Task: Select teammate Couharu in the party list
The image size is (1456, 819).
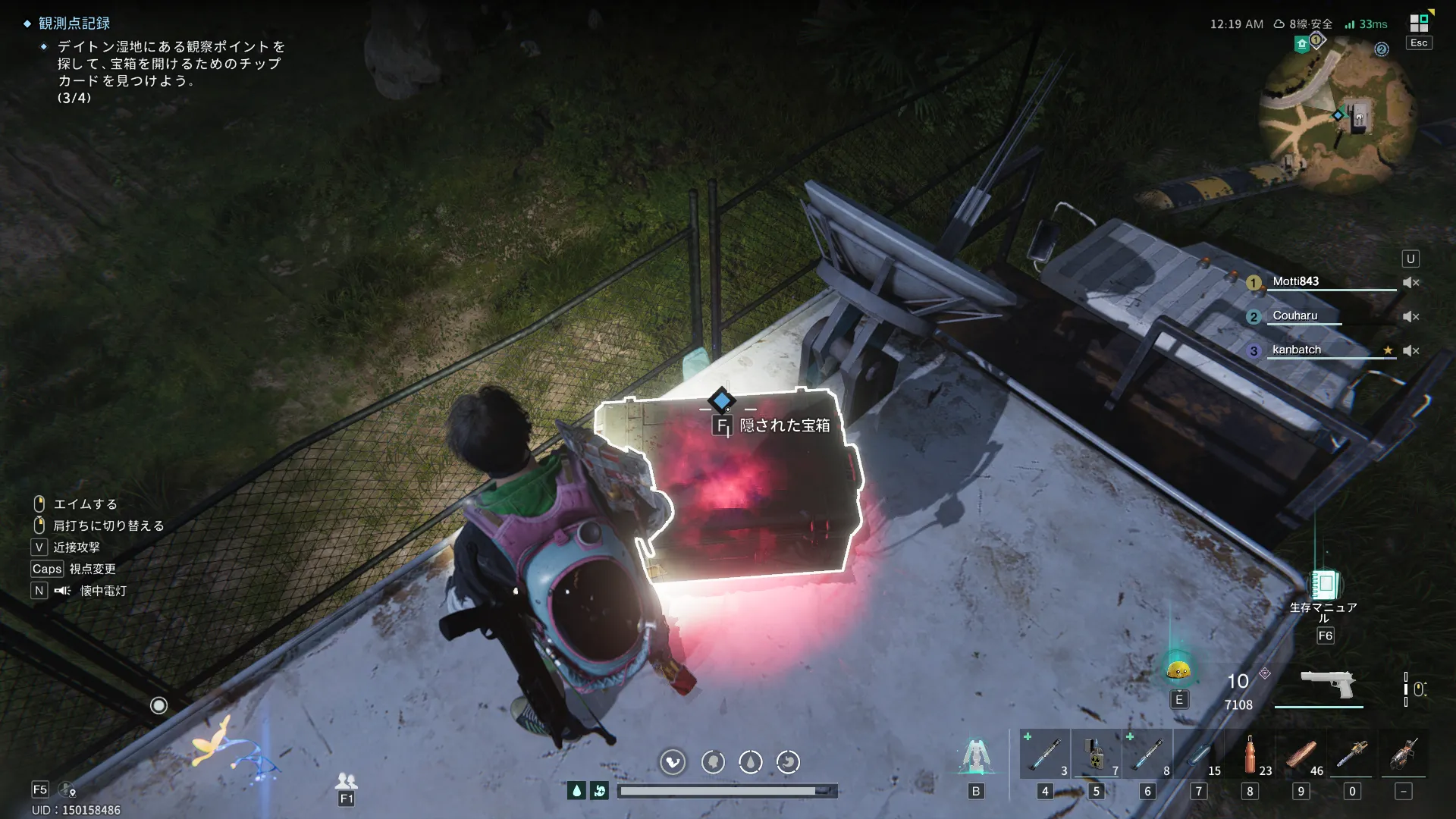Action: click(1295, 316)
